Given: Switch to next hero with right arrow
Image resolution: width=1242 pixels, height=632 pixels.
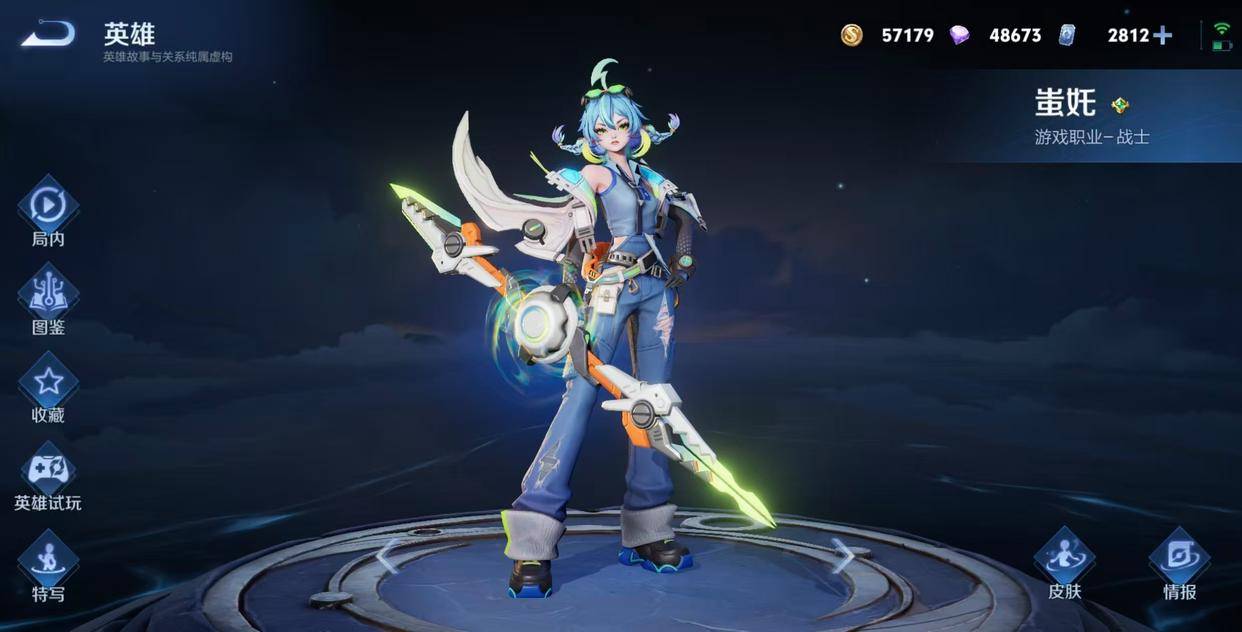Looking at the screenshot, I should [x=843, y=555].
